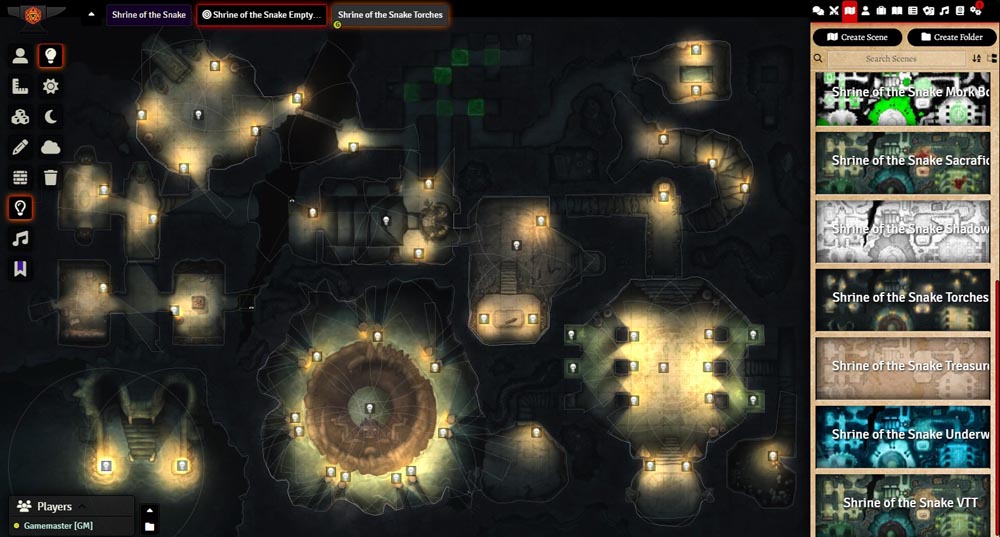Select the walls brick tool
The image size is (1000, 537).
(x=20, y=178)
